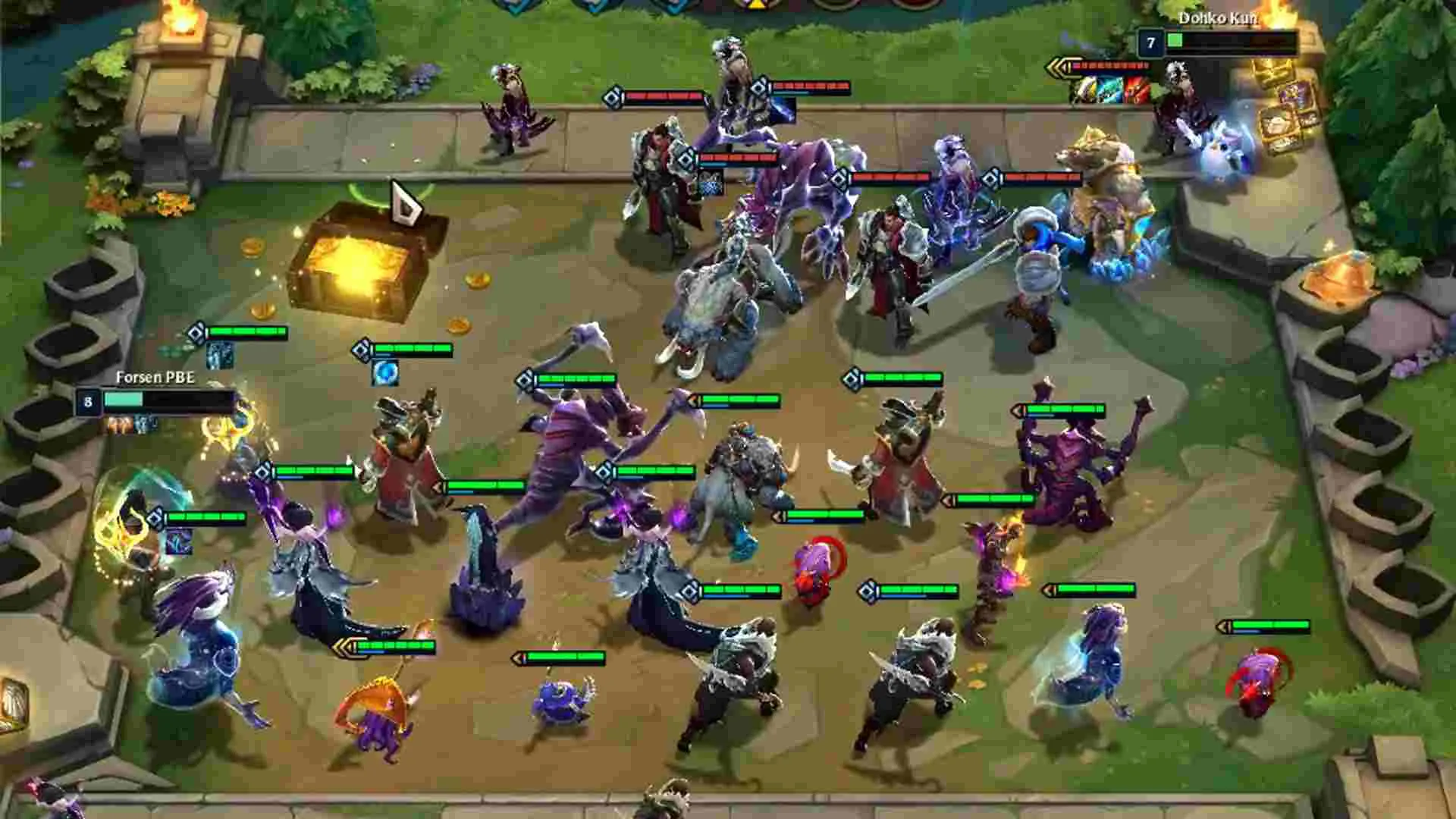
Task: Click the third blue-bordered avatar in the top bar
Action: coord(674,9)
